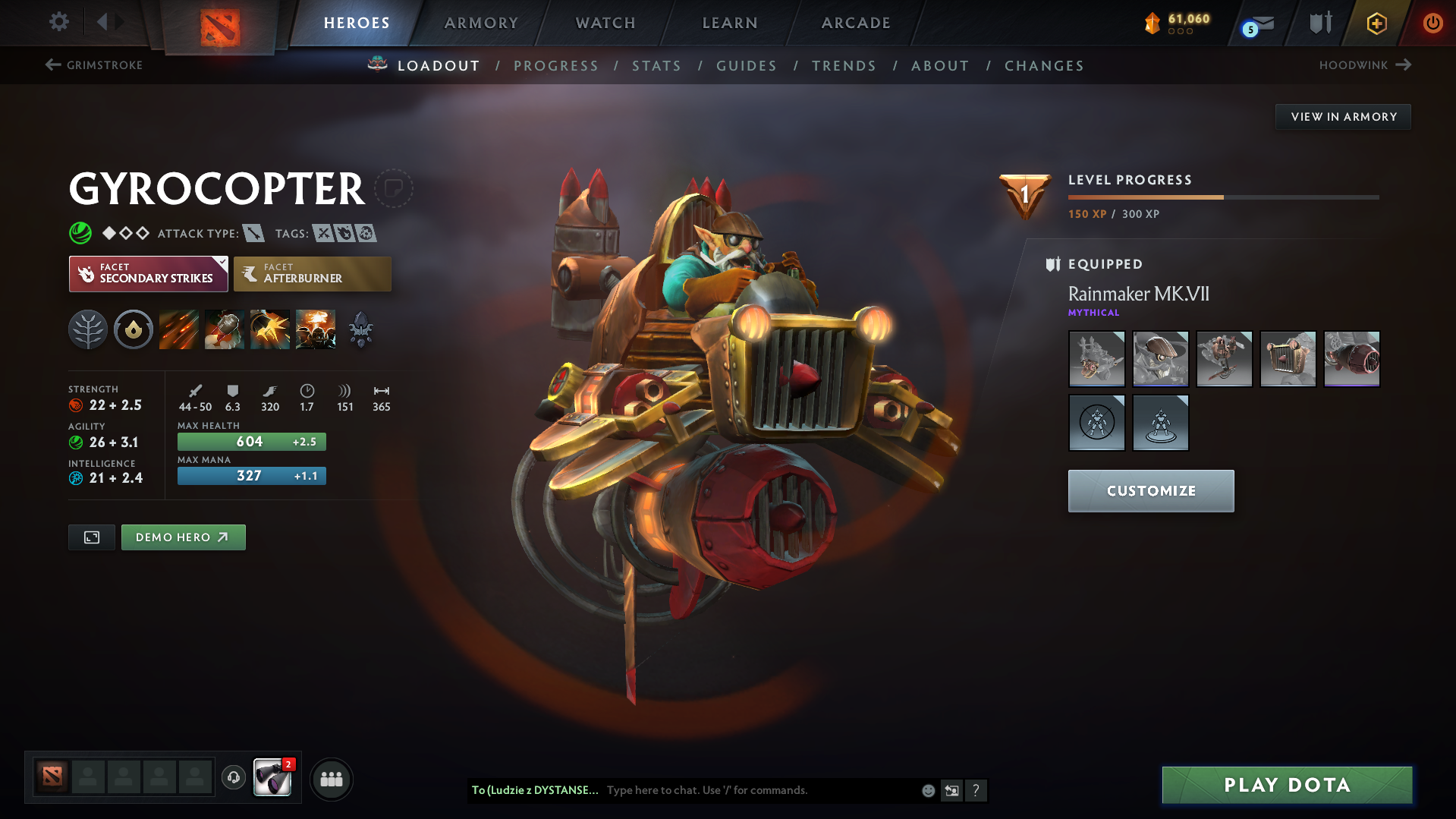Open voice chat headphones icon

[x=233, y=778]
